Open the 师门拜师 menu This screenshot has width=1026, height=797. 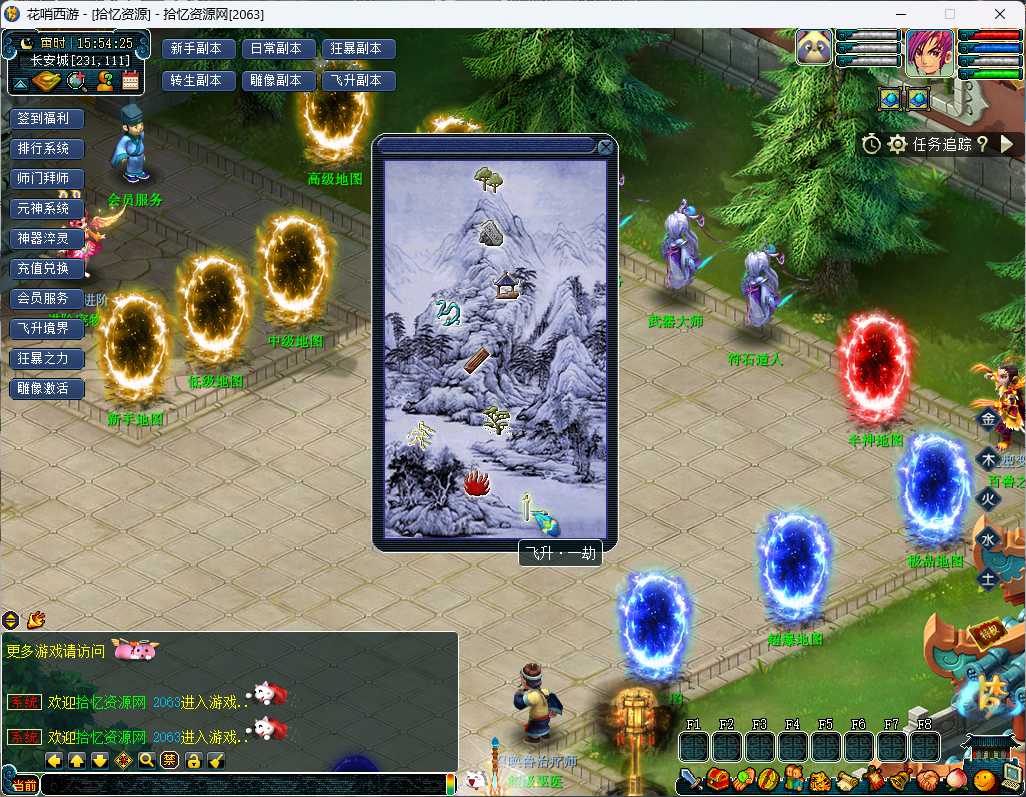[x=46, y=178]
